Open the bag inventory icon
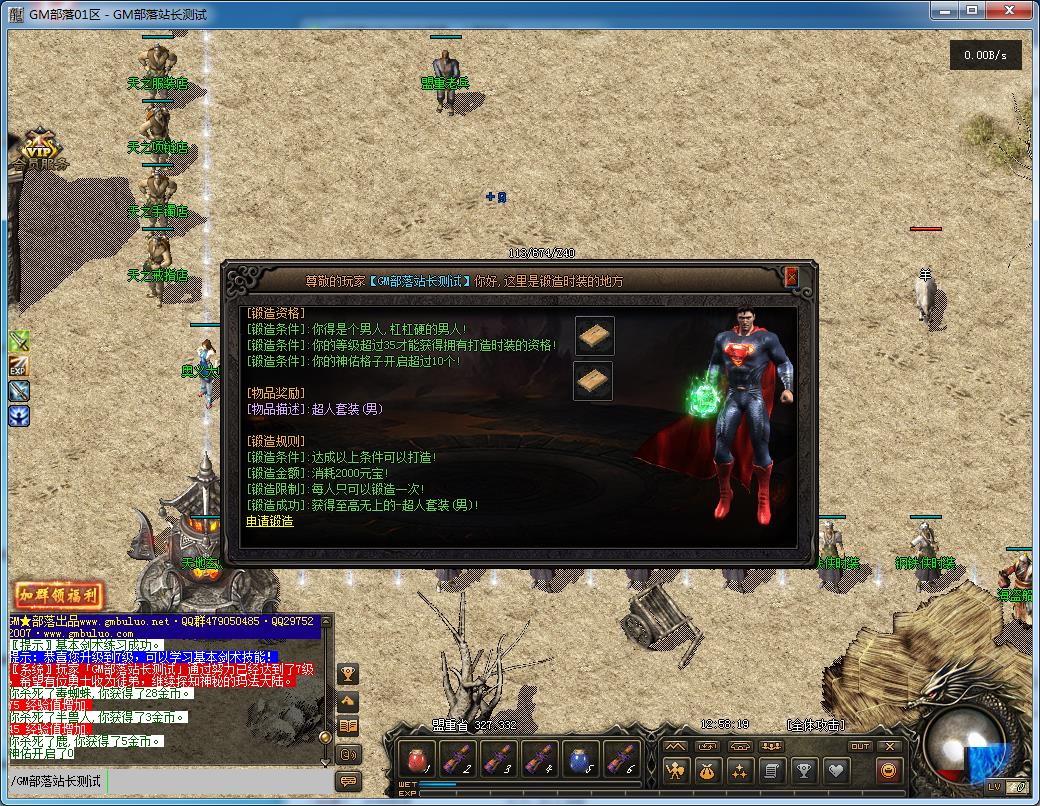Viewport: 1040px width, 806px height. click(707, 771)
